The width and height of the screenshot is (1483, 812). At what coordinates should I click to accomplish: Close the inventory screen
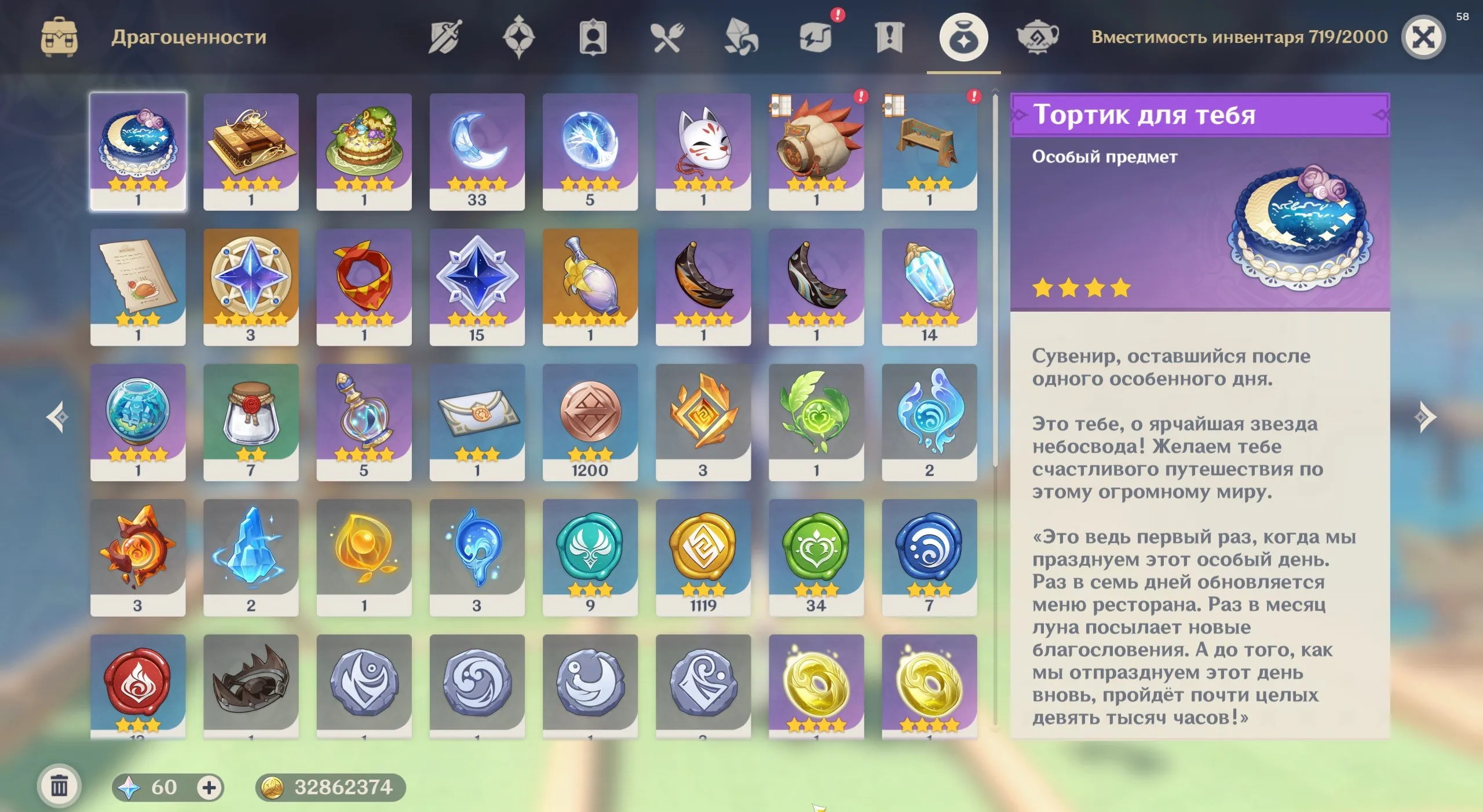[1424, 37]
